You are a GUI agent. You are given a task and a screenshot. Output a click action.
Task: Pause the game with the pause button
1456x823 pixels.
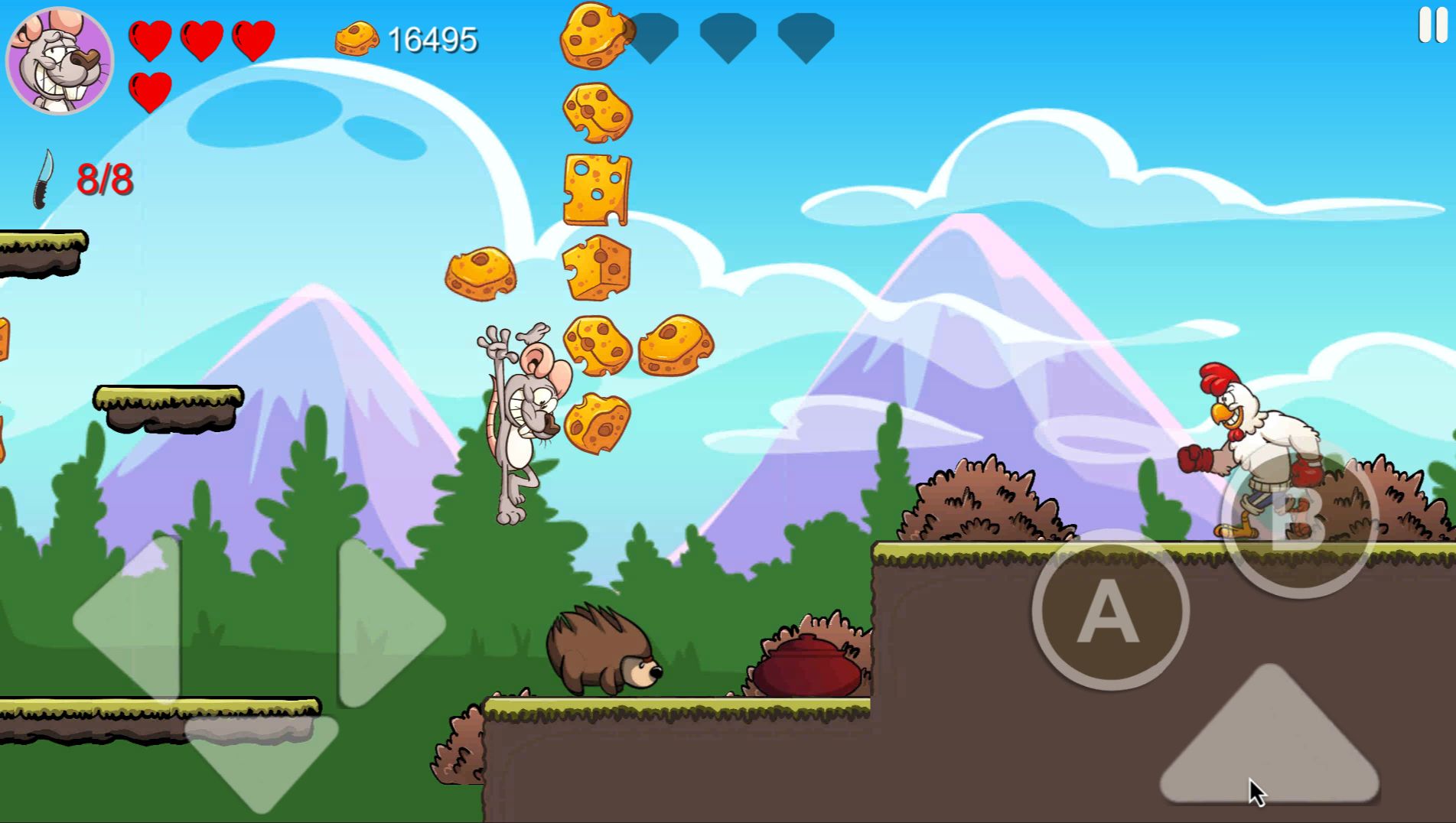pos(1432,25)
